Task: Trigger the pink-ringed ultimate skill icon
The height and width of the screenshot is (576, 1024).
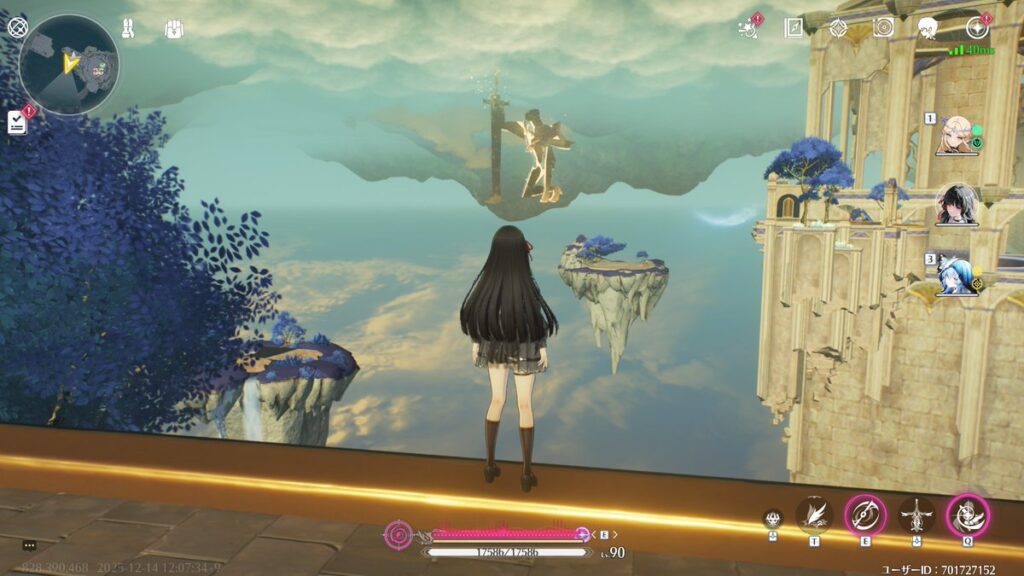Action: pyautogui.click(x=968, y=515)
